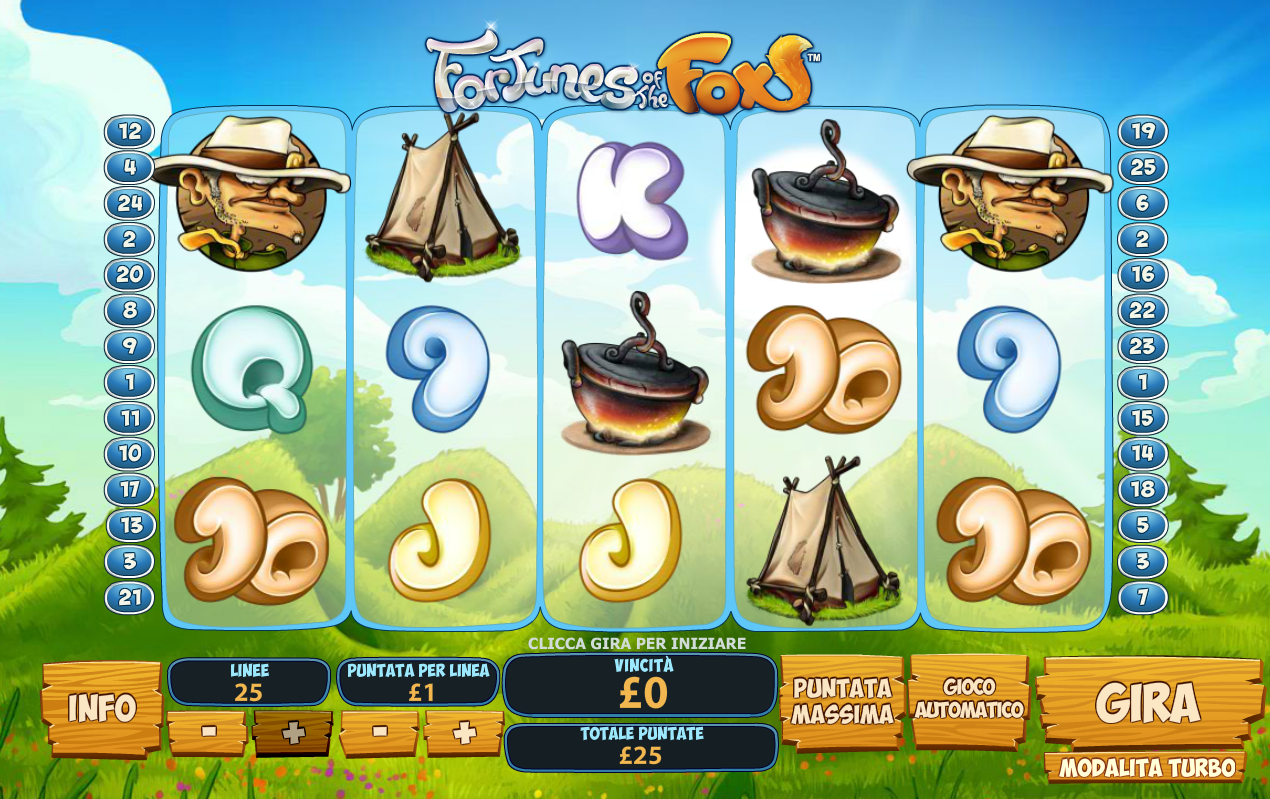
Task: Click payline number 21 badge
Action: point(130,598)
